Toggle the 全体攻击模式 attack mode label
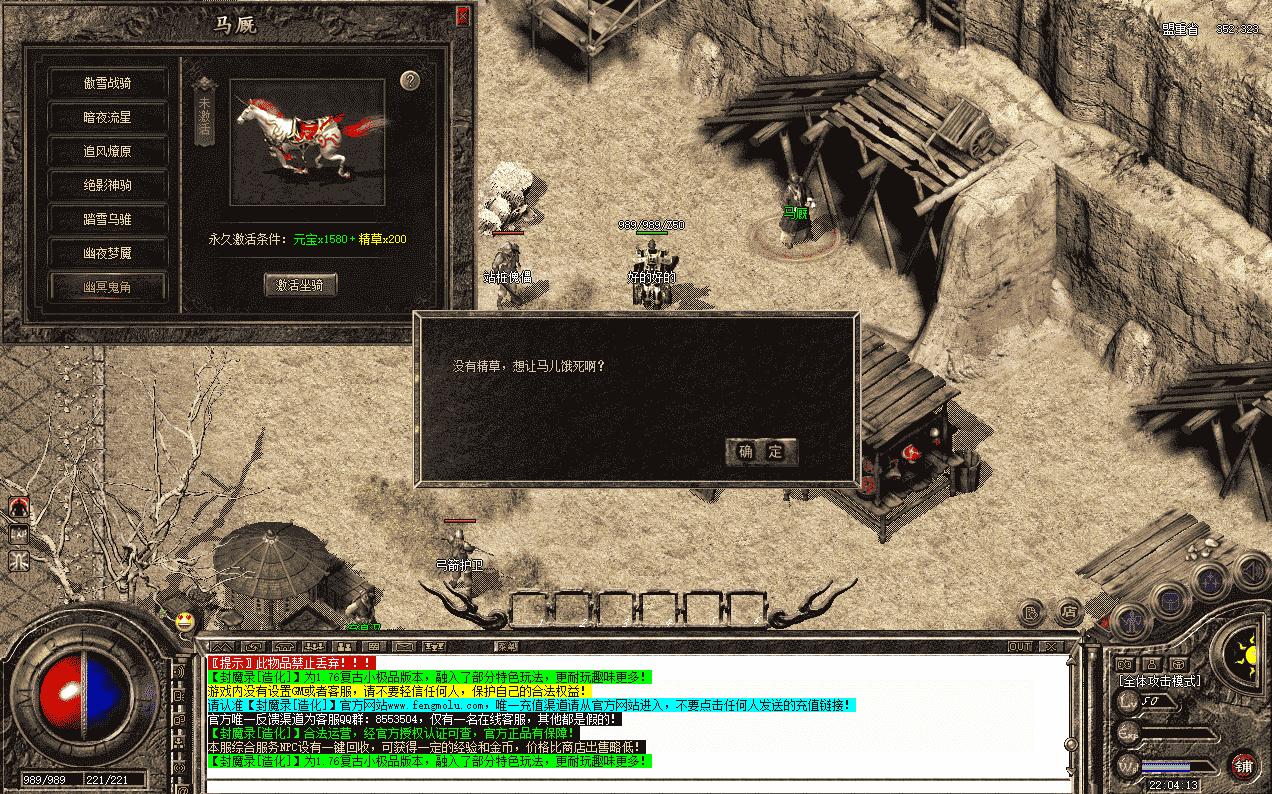This screenshot has height=794, width=1272. 1160,681
